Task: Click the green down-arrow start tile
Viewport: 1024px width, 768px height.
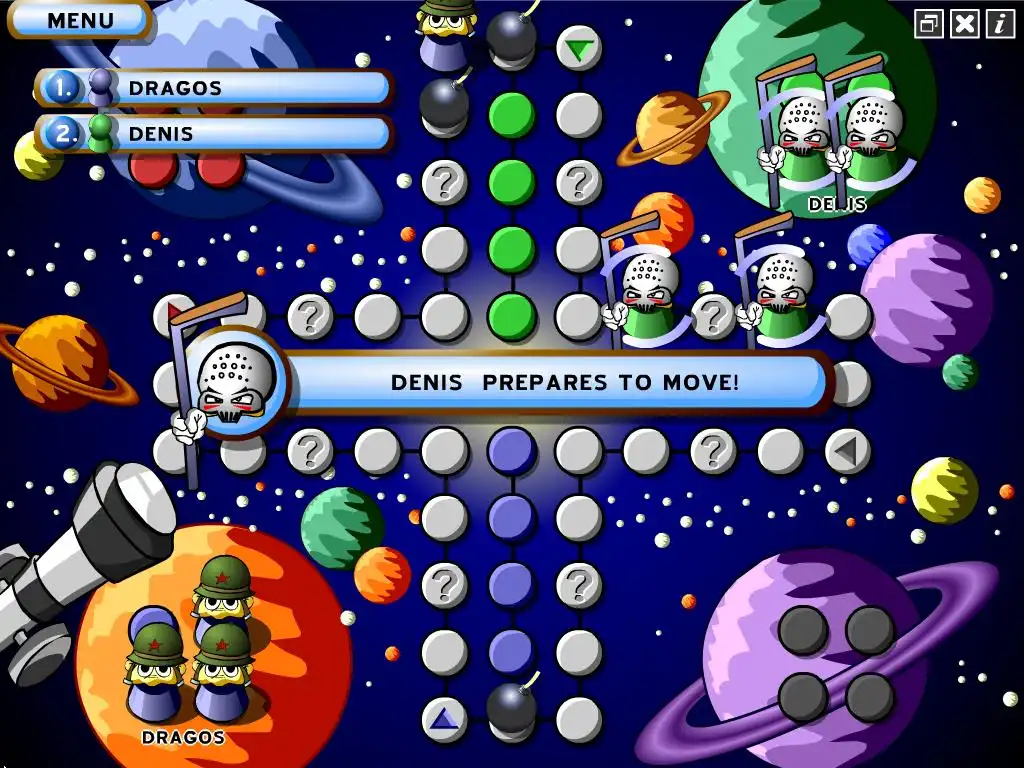Action: point(578,48)
